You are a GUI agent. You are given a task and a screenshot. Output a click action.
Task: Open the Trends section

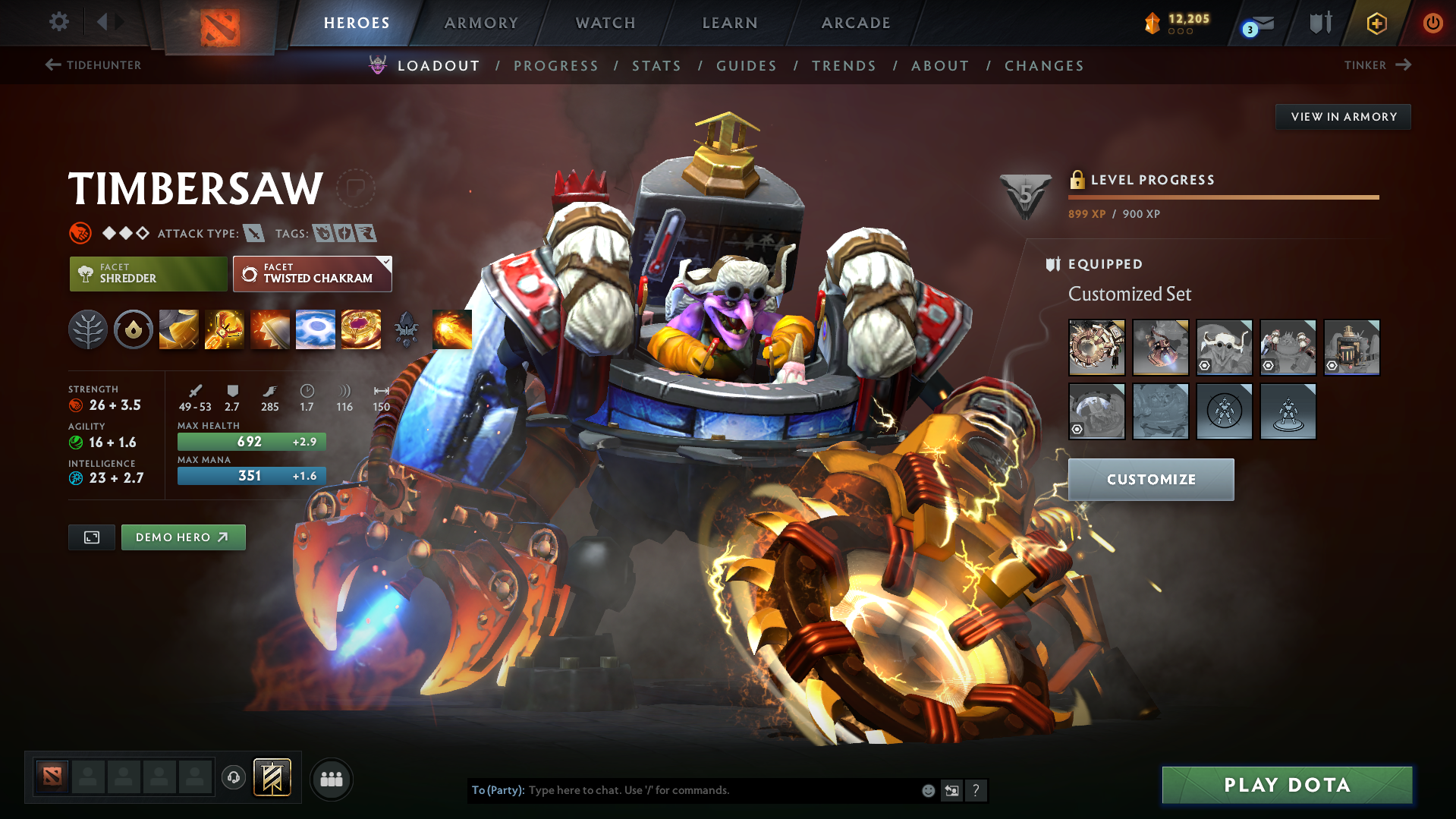coord(844,66)
